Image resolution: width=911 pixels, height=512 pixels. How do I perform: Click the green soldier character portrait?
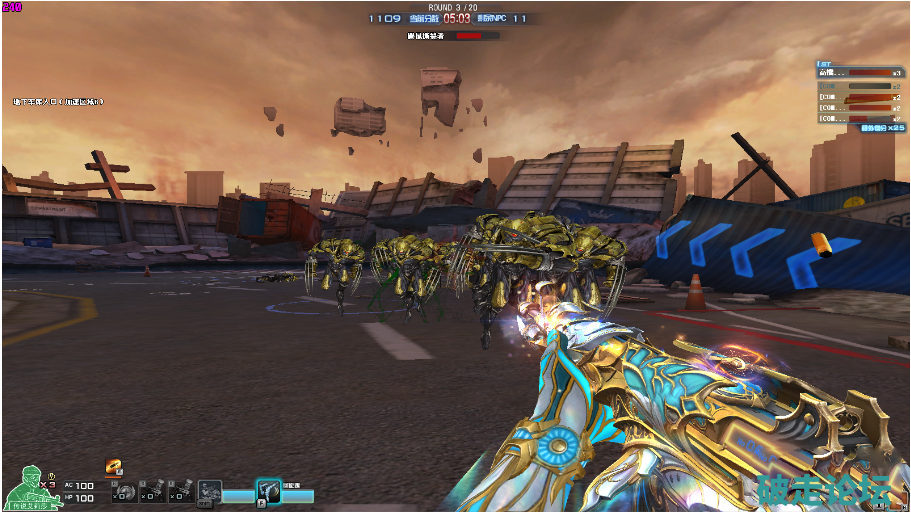coord(30,487)
